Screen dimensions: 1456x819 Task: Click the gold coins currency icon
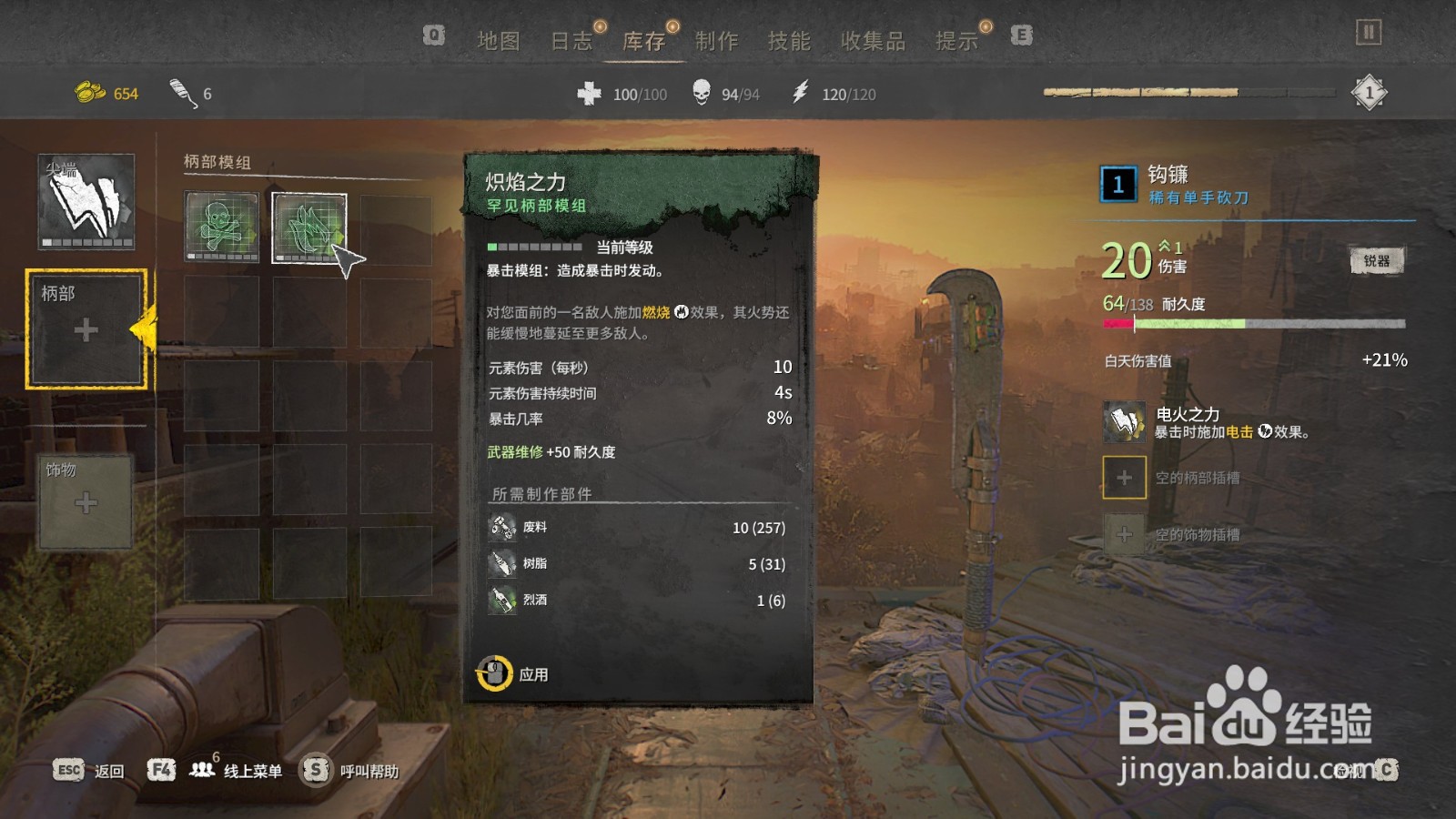pos(88,92)
